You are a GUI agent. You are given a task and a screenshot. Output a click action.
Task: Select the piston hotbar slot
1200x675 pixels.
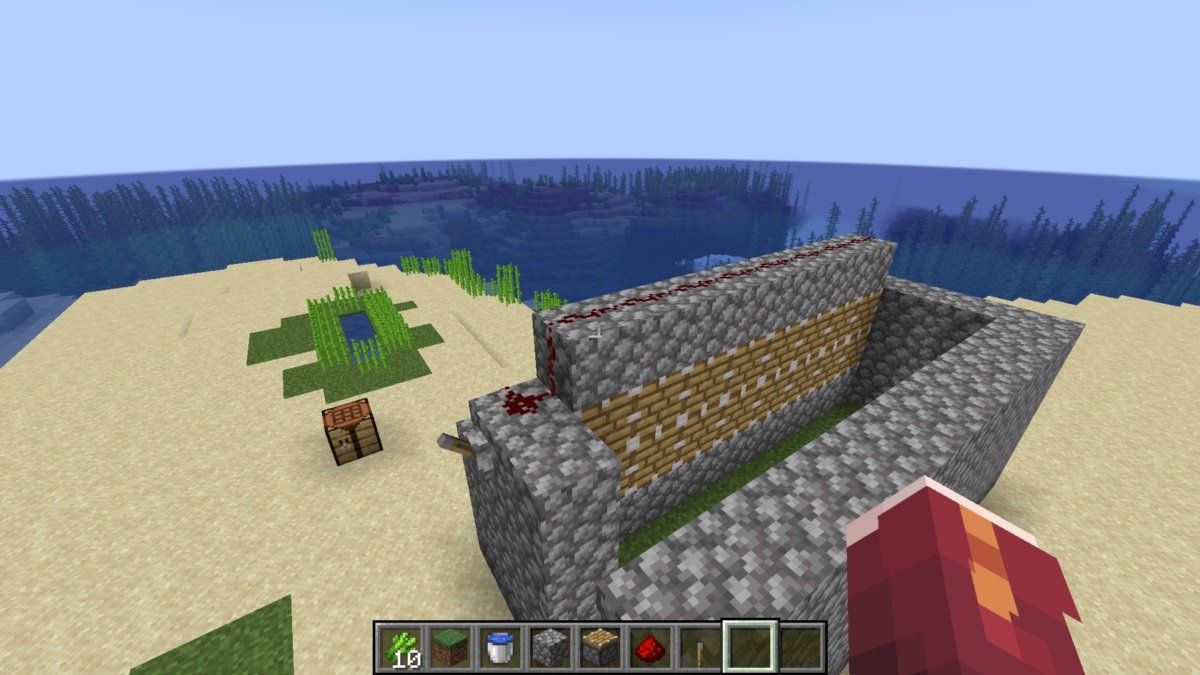pos(598,647)
